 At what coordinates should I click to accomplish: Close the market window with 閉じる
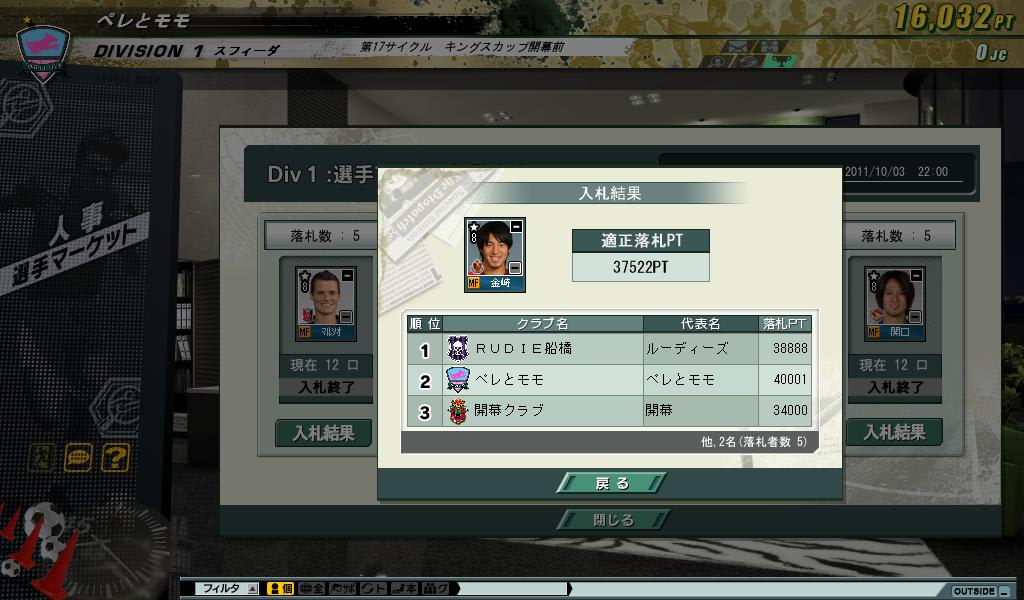click(x=612, y=520)
